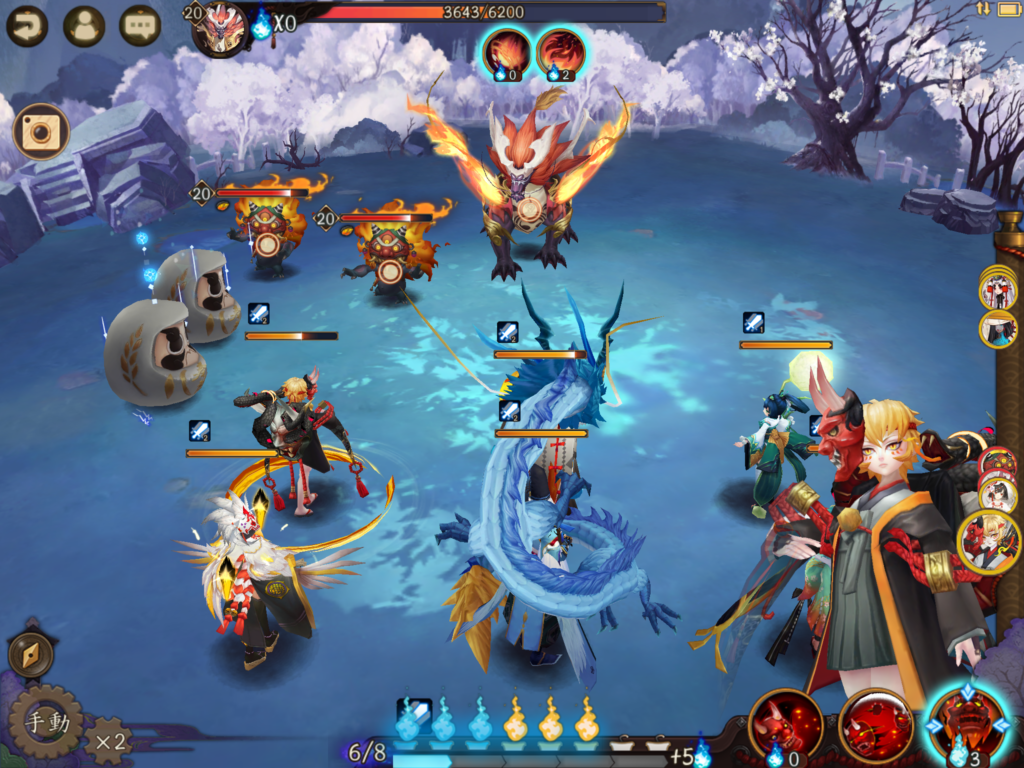Toggle the 手動 manual battle gear

[x=44, y=722]
